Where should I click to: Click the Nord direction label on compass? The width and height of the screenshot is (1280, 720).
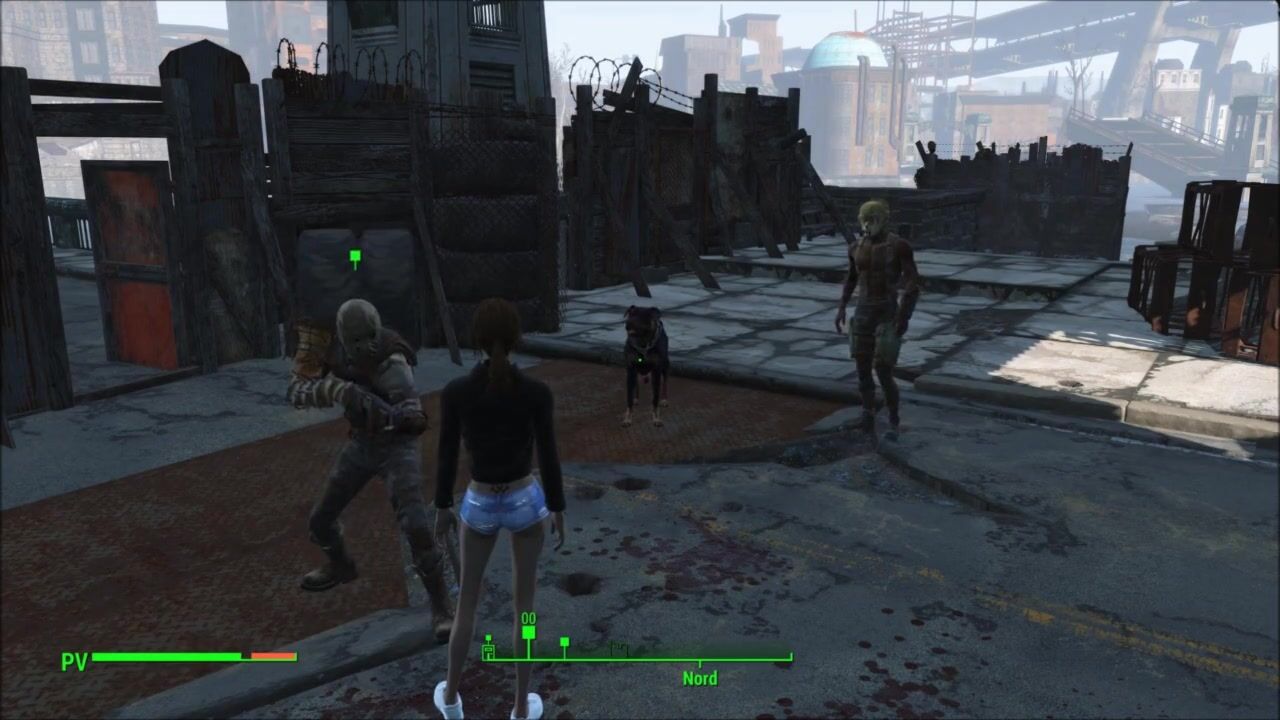699,678
